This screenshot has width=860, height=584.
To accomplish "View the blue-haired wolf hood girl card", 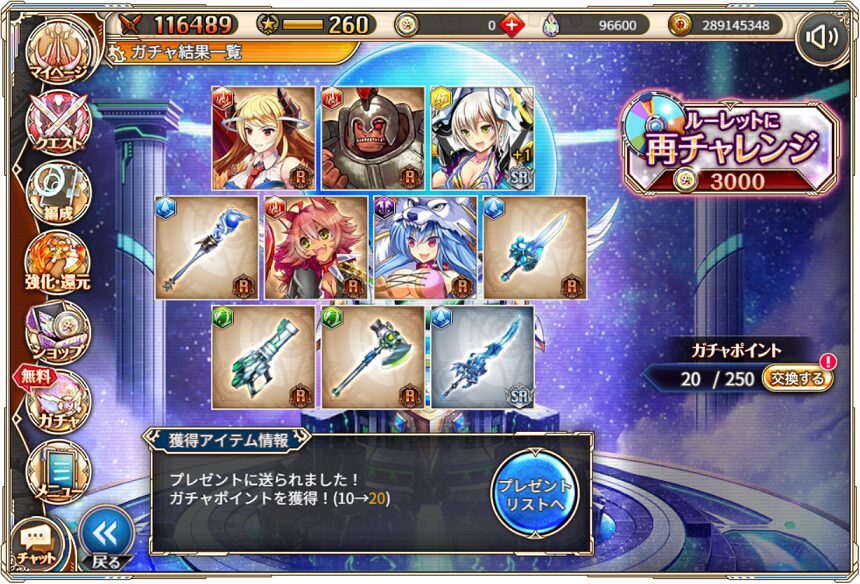I will (x=425, y=247).
